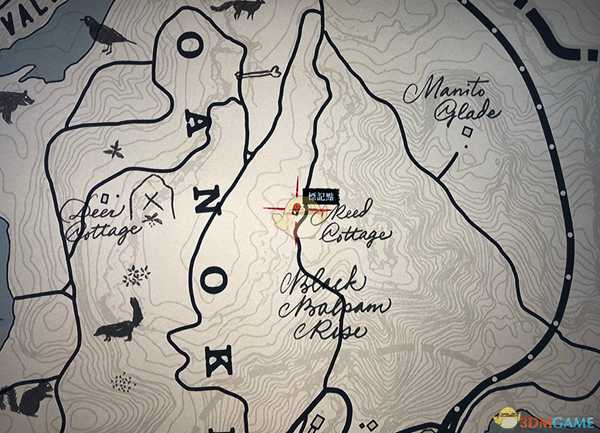
Task: Click the skunk animal icon
Action: [x=119, y=322]
